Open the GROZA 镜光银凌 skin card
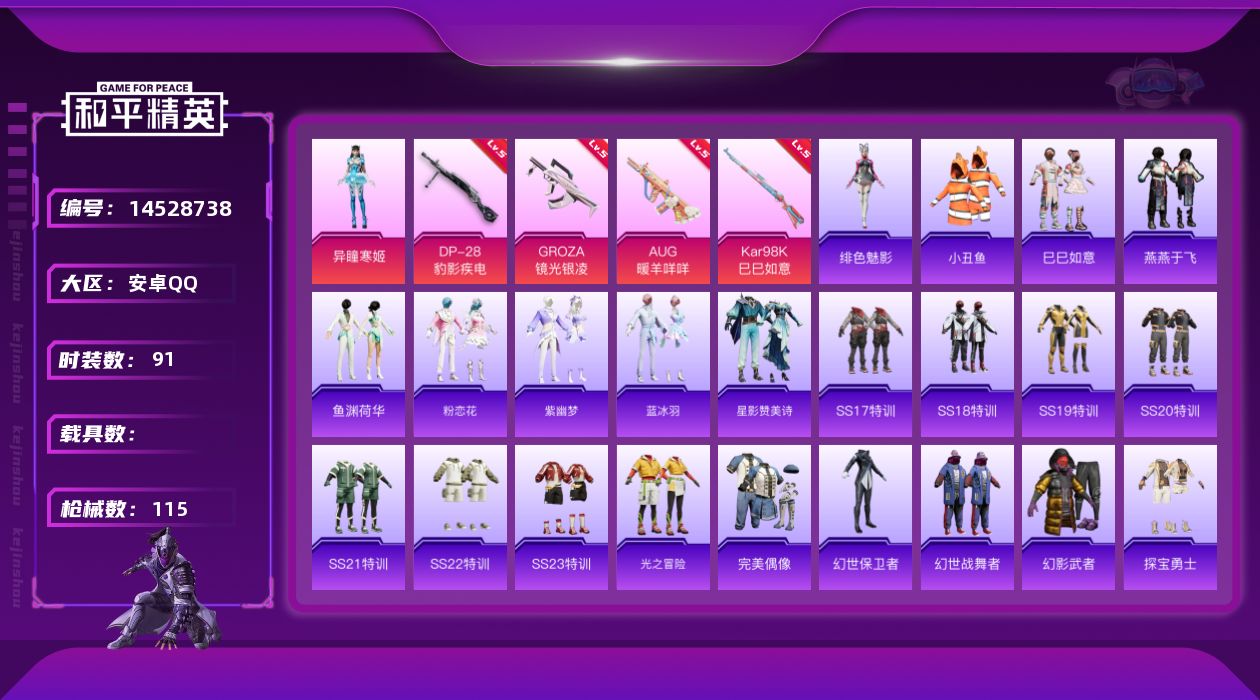Image resolution: width=1260 pixels, height=700 pixels. (561, 211)
